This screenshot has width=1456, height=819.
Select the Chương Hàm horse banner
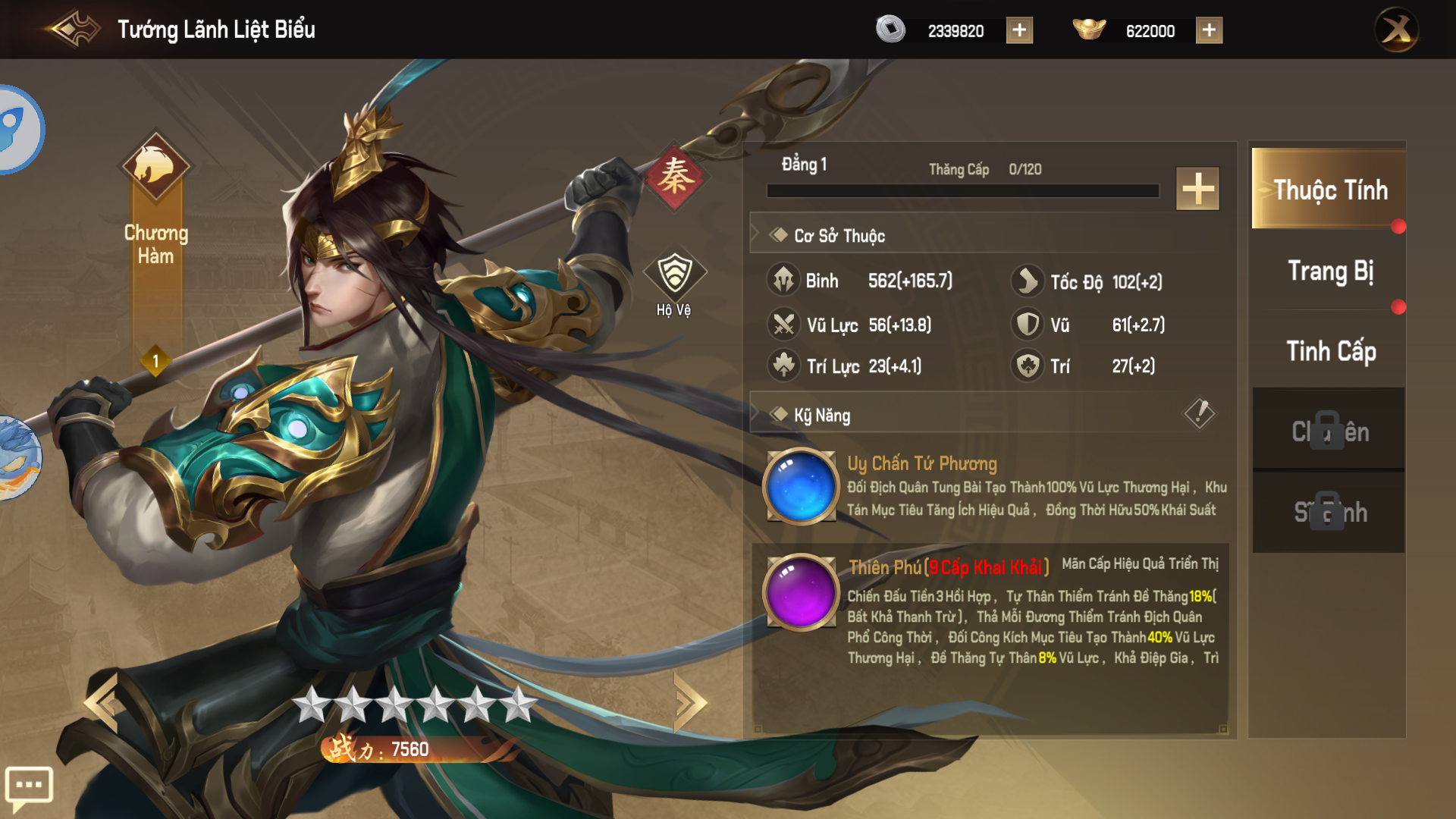click(x=155, y=168)
